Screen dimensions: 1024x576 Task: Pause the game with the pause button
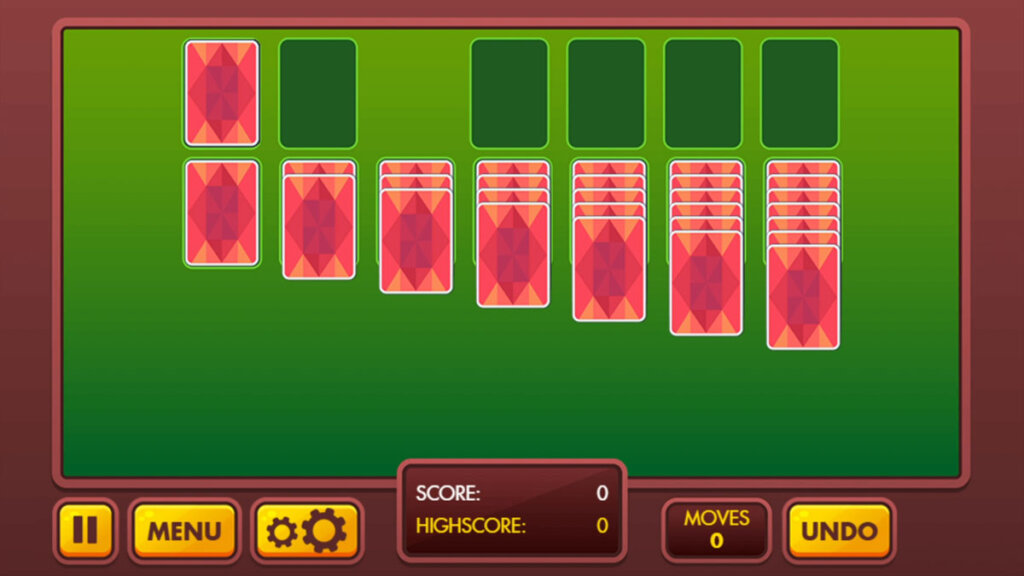pos(85,530)
